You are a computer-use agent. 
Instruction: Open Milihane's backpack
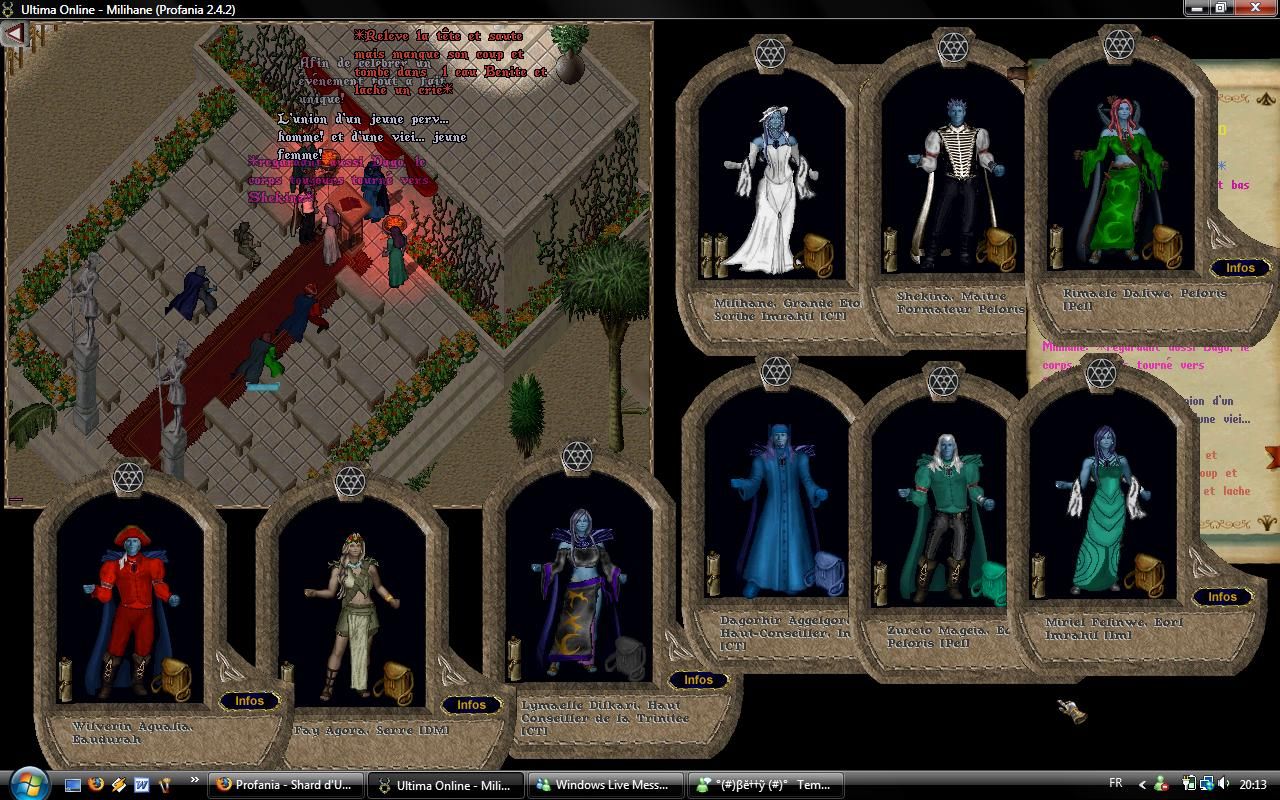(817, 255)
